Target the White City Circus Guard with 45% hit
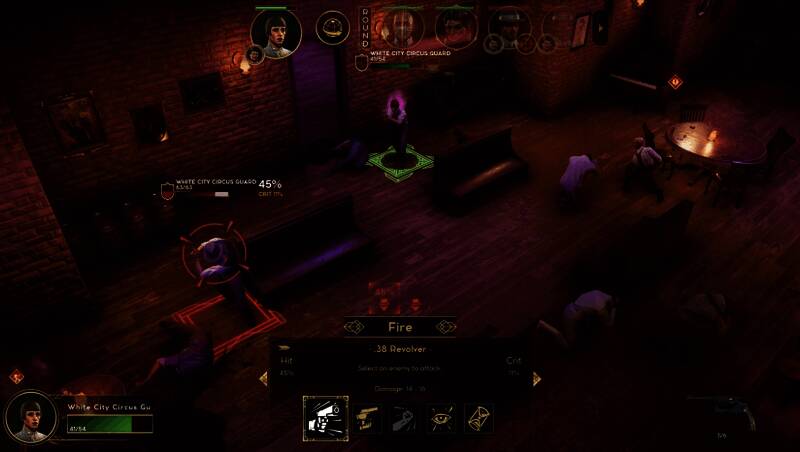This screenshot has width=800, height=452. [x=213, y=252]
